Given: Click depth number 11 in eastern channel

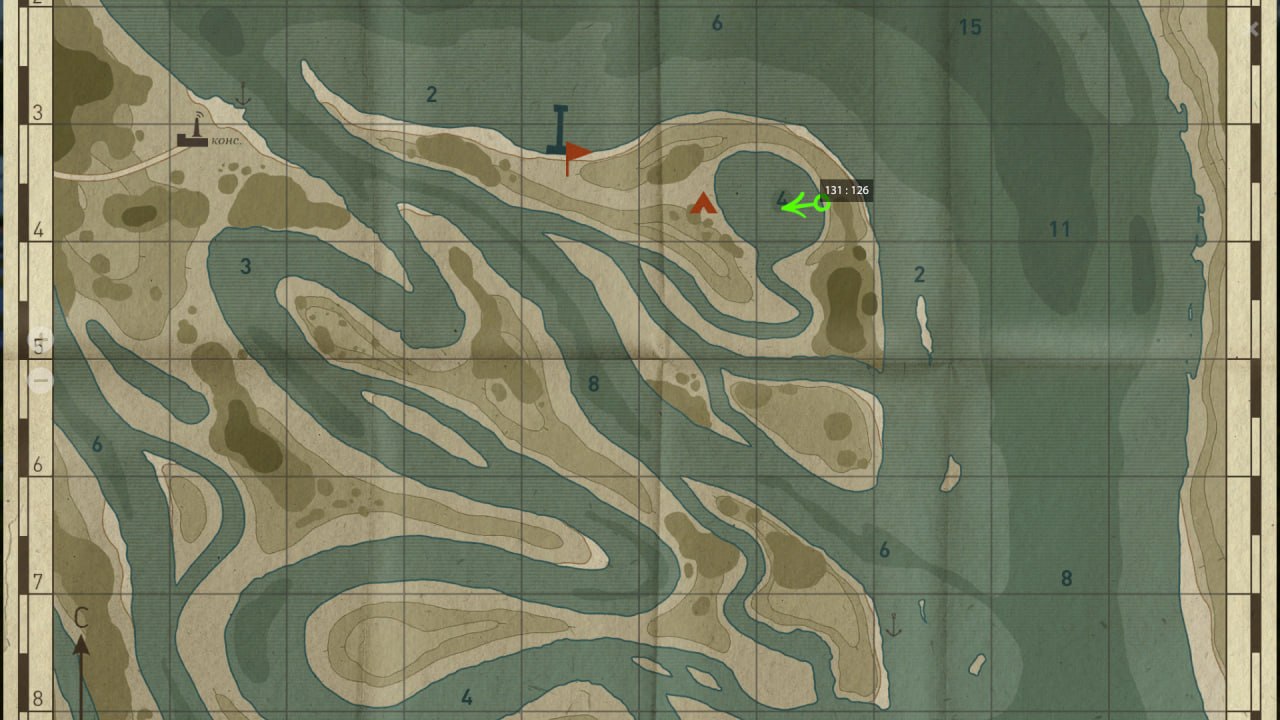Looking at the screenshot, I should click(1059, 229).
